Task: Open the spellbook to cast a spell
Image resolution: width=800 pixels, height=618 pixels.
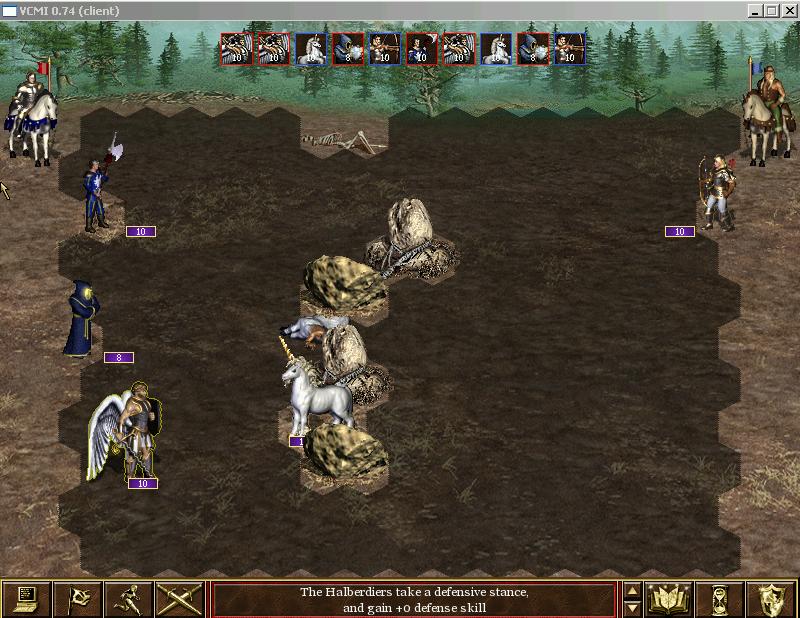Action: 670,598
